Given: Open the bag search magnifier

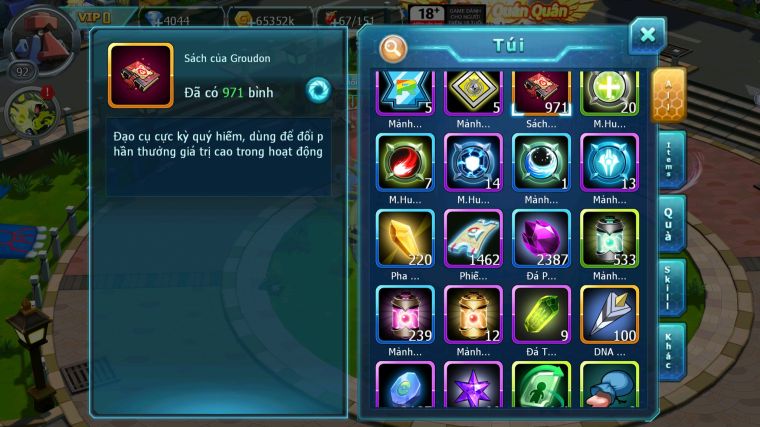Looking at the screenshot, I should pos(393,47).
